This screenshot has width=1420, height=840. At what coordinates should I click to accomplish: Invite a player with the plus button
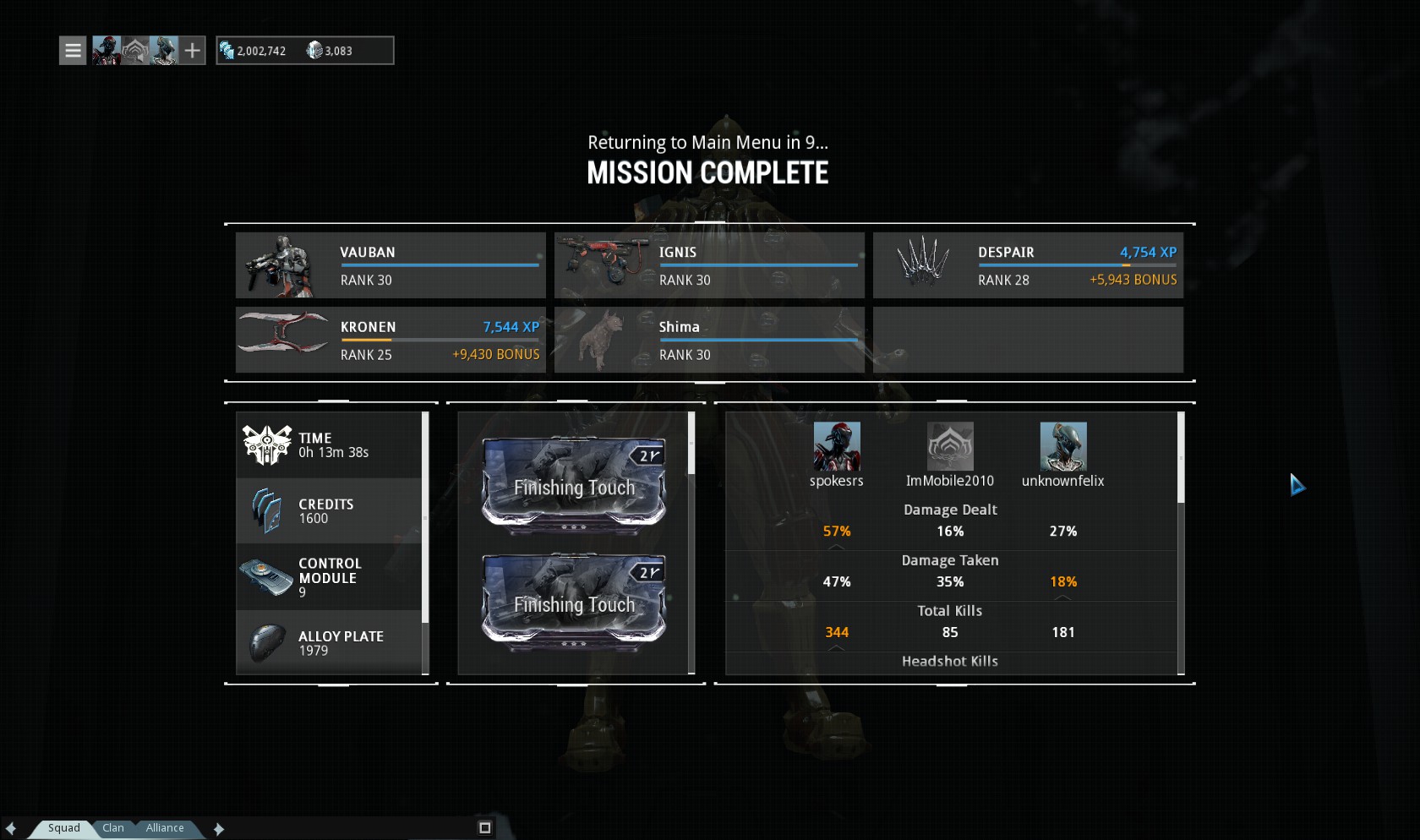pyautogui.click(x=193, y=51)
